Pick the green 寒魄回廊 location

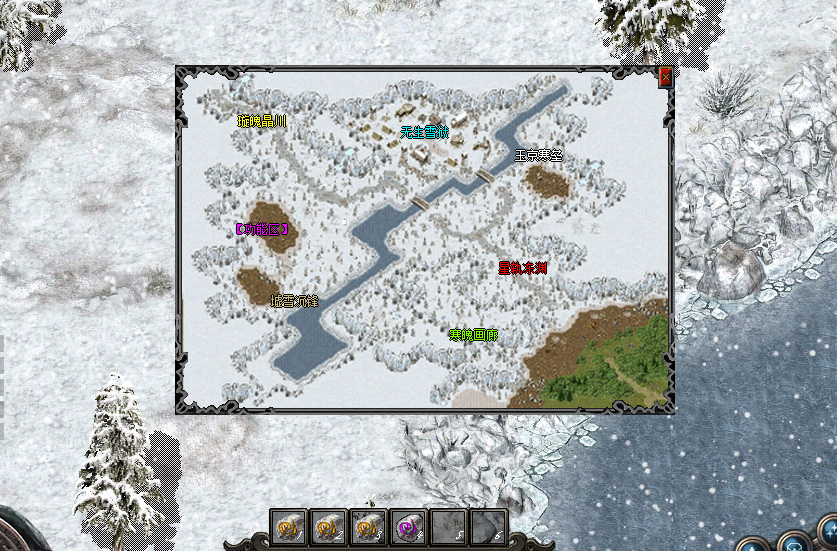[x=474, y=334]
